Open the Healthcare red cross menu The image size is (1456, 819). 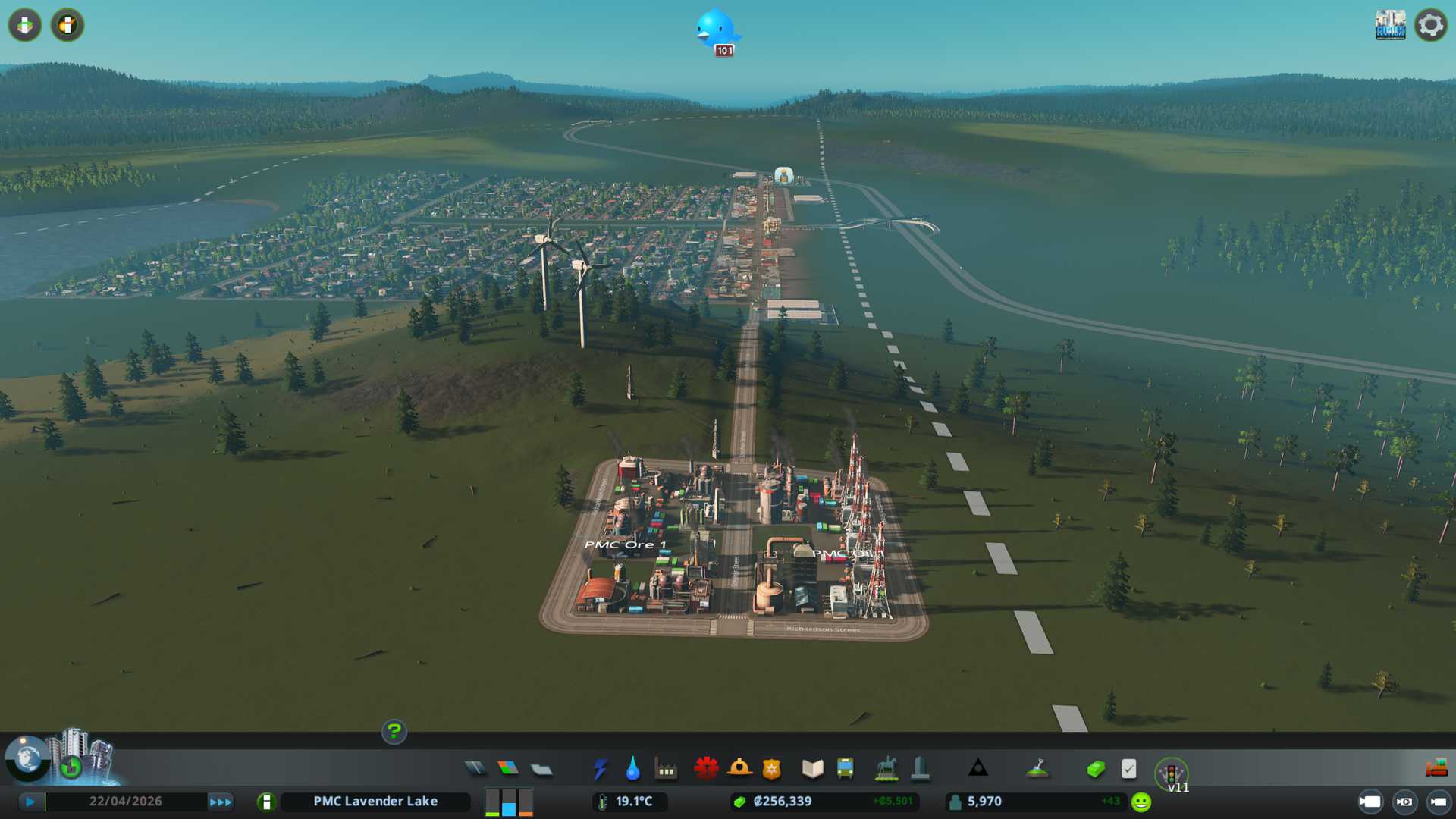coord(705,769)
